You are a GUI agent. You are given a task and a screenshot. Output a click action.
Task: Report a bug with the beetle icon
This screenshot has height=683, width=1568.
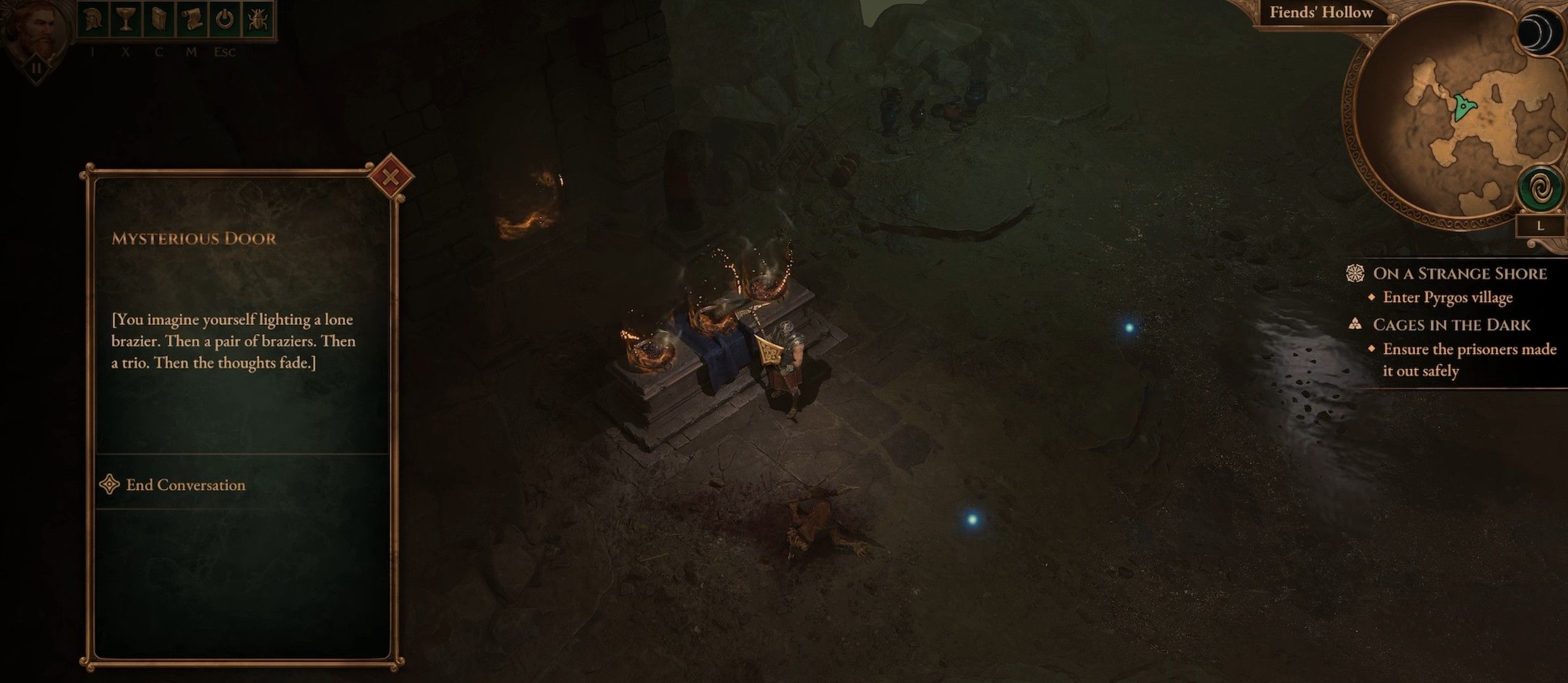pos(257,19)
